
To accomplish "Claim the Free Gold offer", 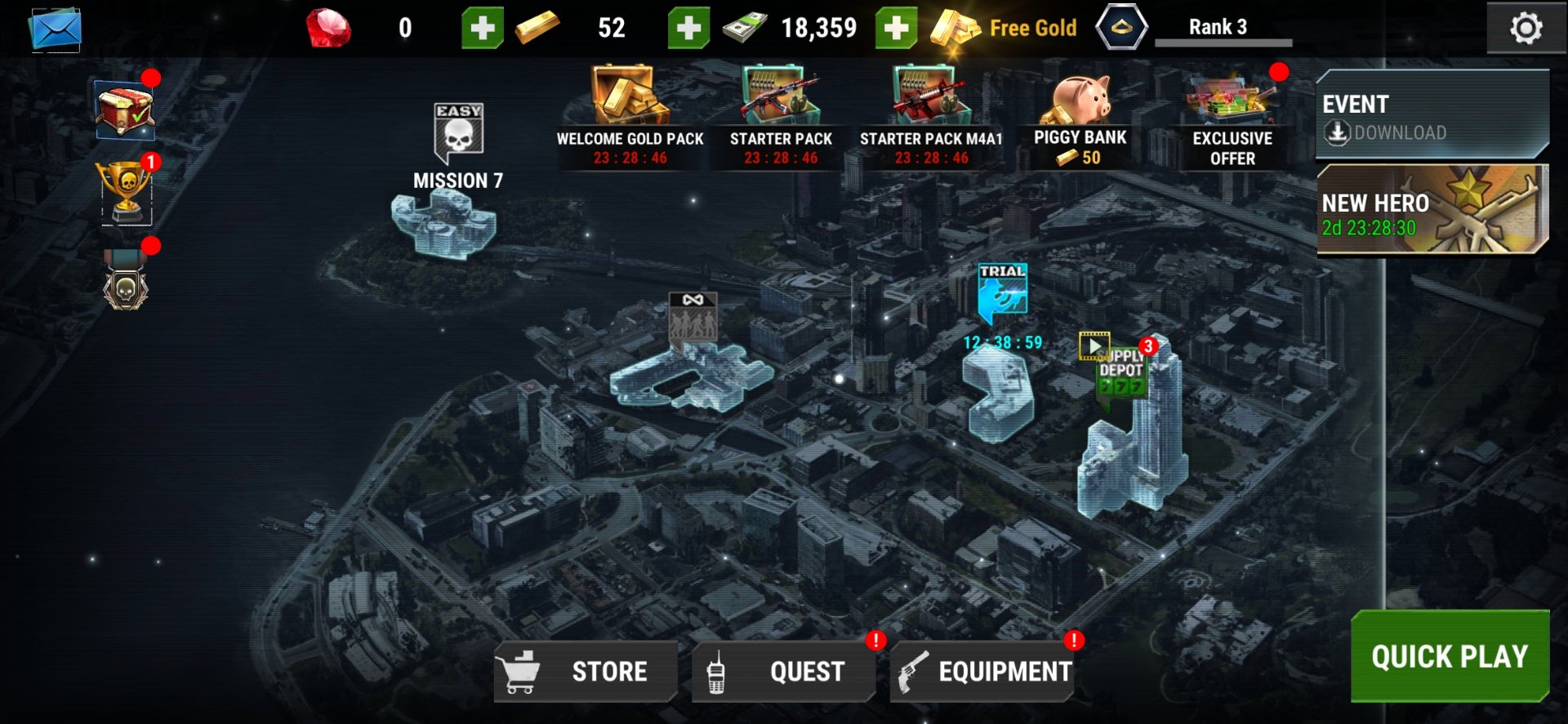I will (x=1004, y=29).
